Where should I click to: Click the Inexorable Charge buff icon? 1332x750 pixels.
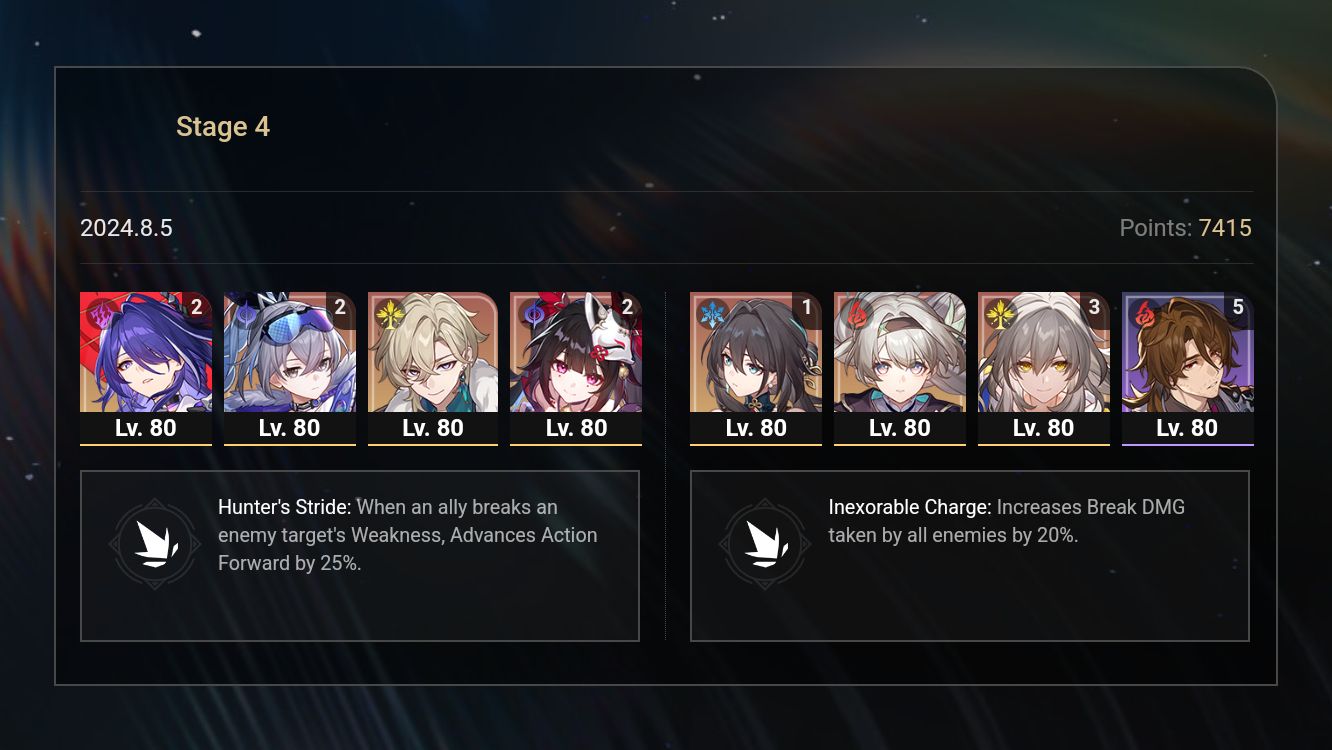point(765,544)
